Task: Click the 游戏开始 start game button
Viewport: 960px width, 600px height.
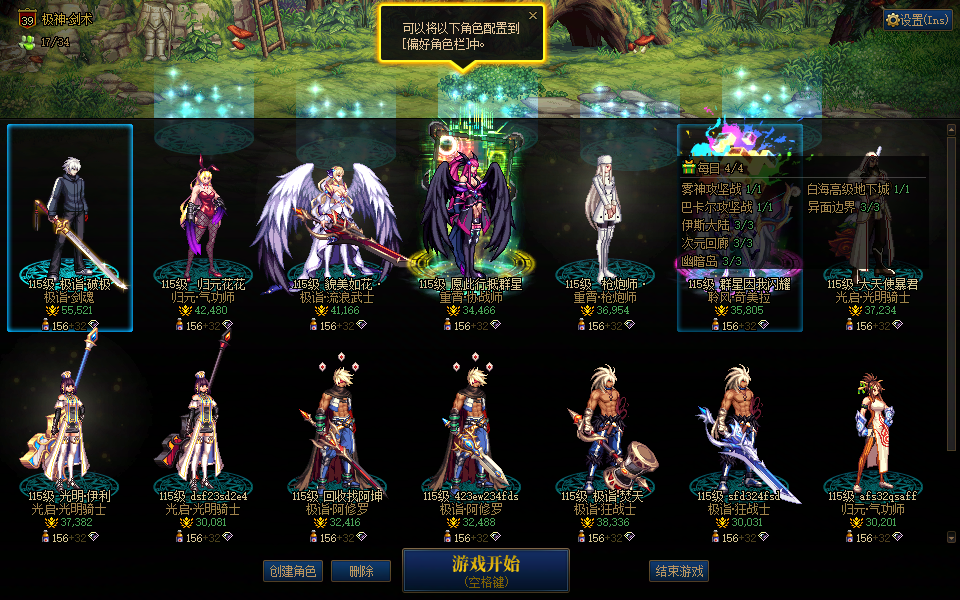Action: (485, 569)
